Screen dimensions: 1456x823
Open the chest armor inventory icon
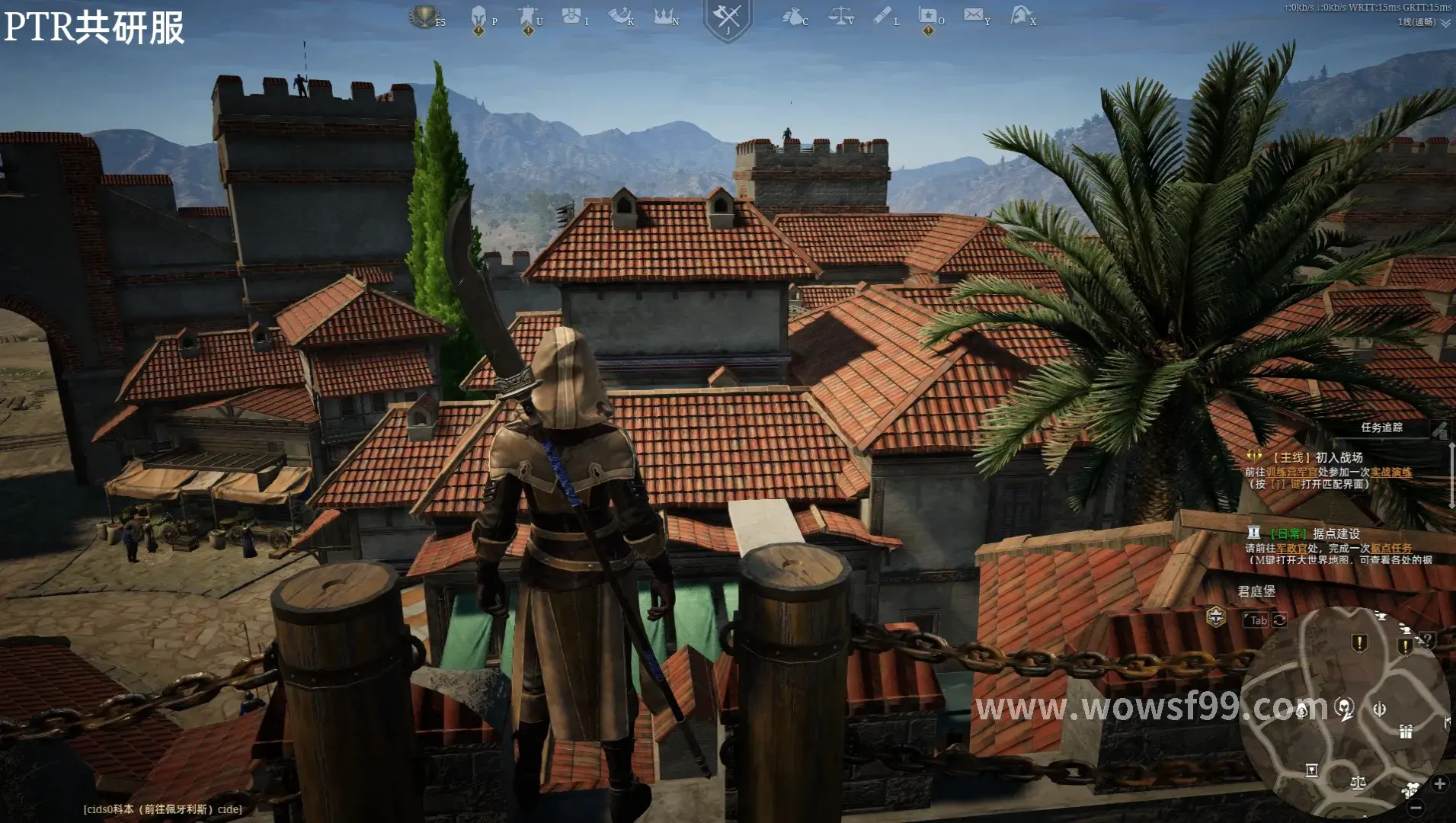point(571,16)
